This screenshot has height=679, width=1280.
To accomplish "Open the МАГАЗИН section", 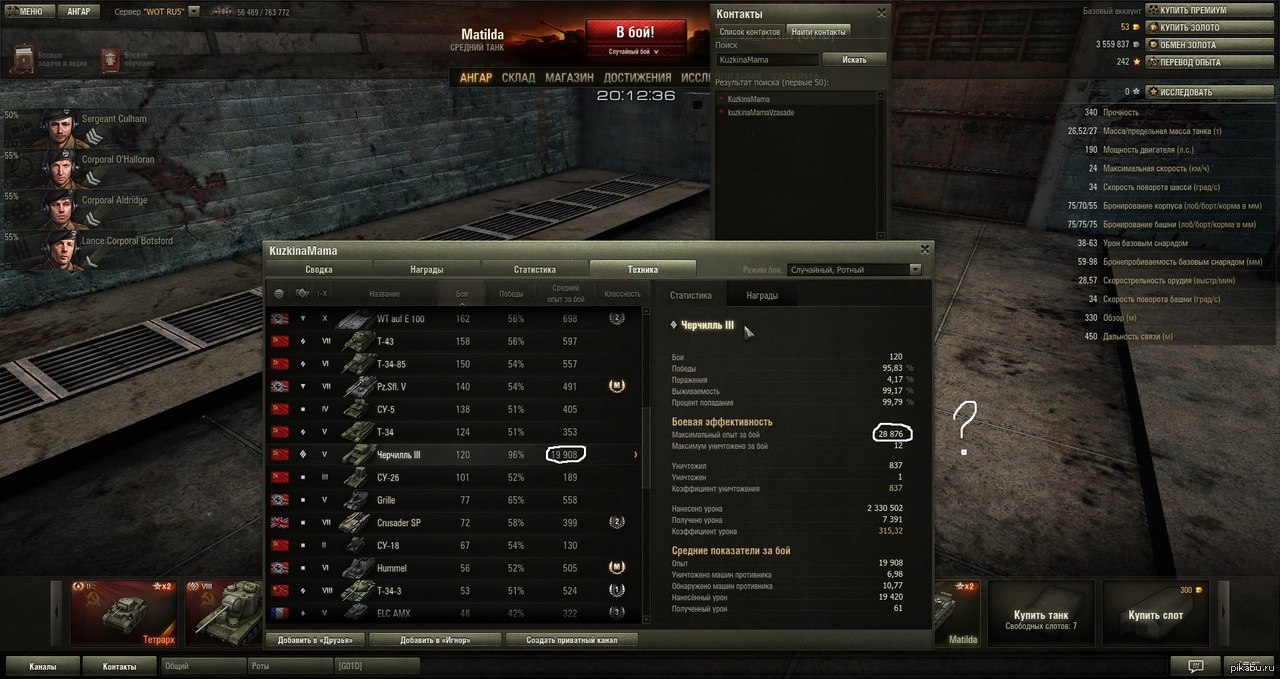I will click(570, 77).
